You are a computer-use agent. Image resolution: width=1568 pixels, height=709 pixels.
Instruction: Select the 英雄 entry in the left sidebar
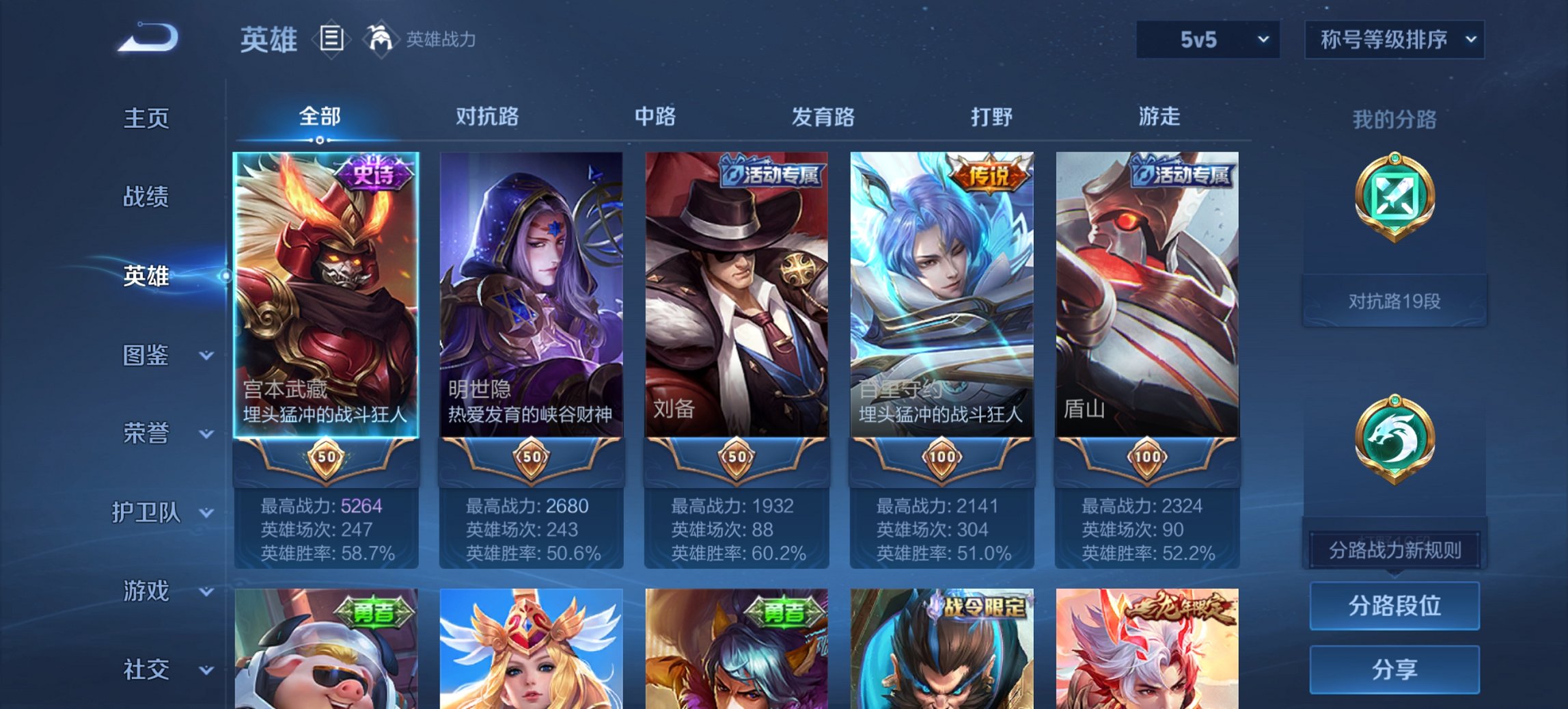point(146,278)
